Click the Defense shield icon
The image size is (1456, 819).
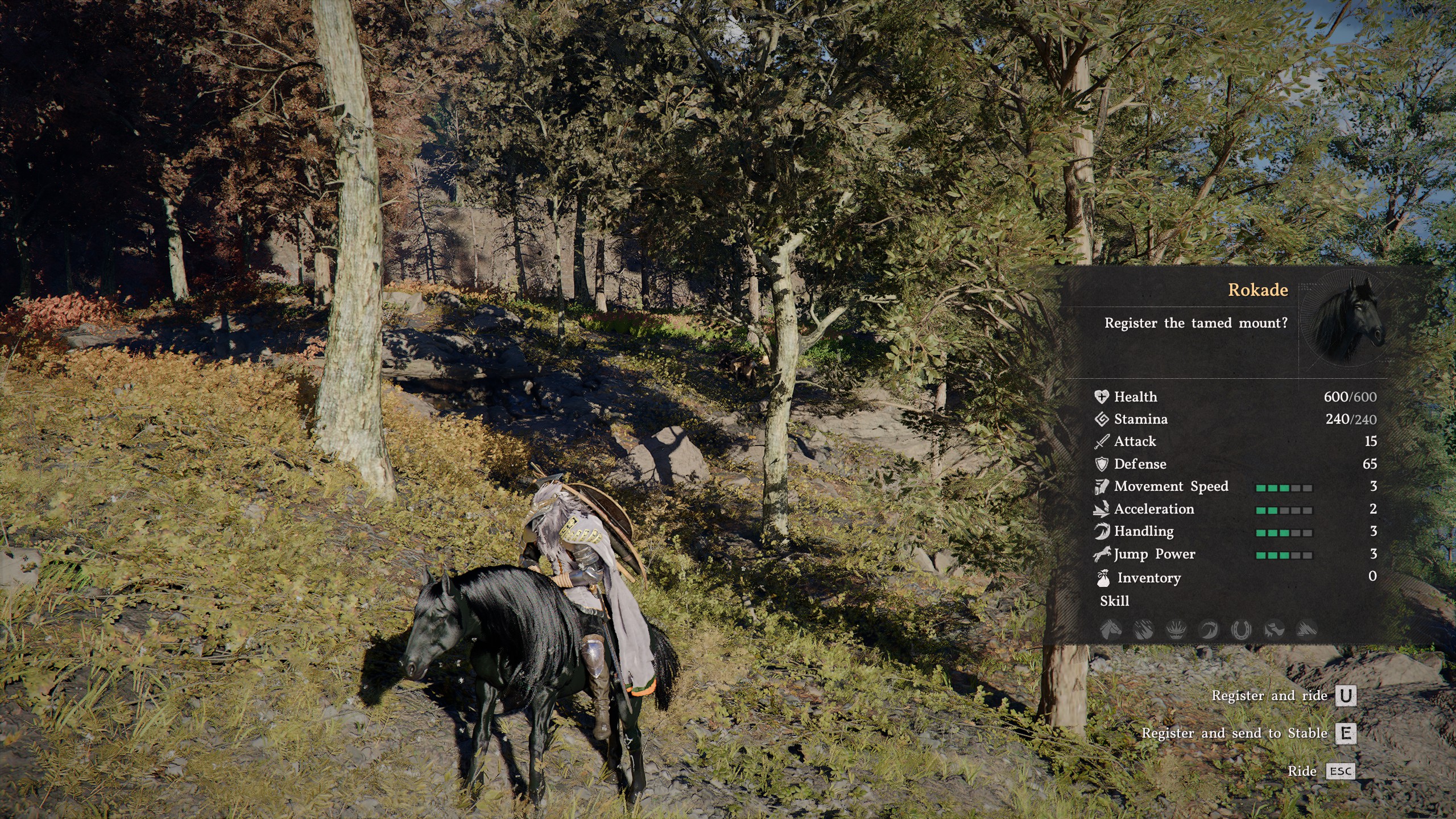[1103, 464]
